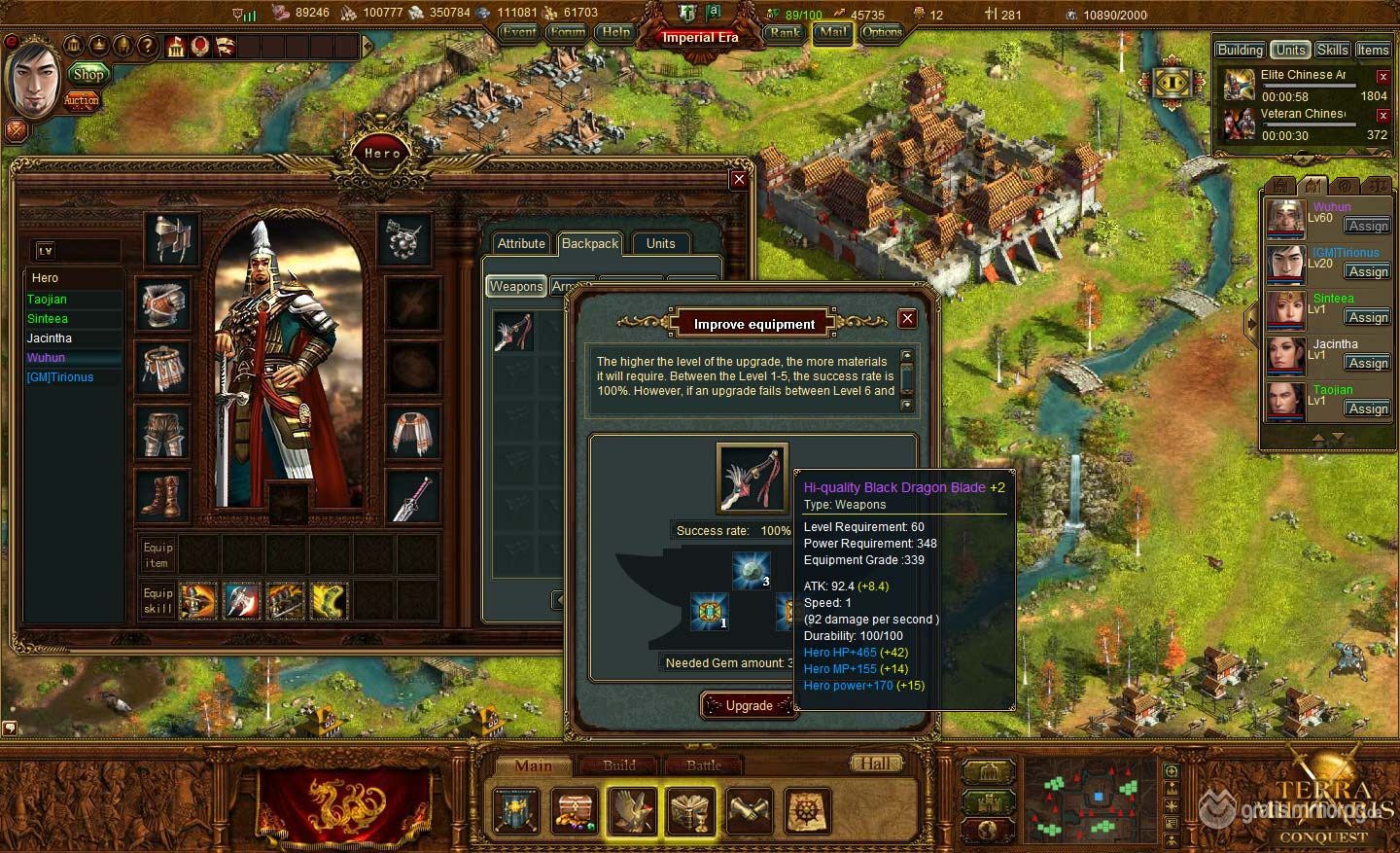Select hero Taojian in hero list

click(x=47, y=300)
